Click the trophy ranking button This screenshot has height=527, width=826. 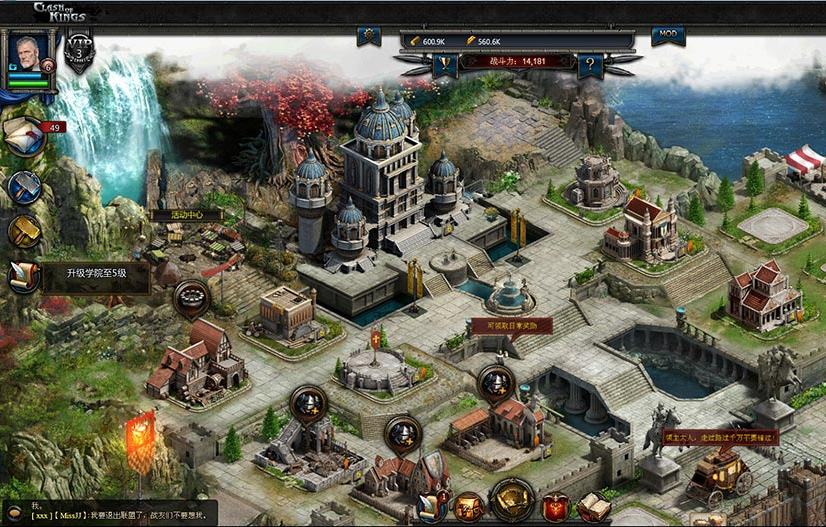(444, 65)
